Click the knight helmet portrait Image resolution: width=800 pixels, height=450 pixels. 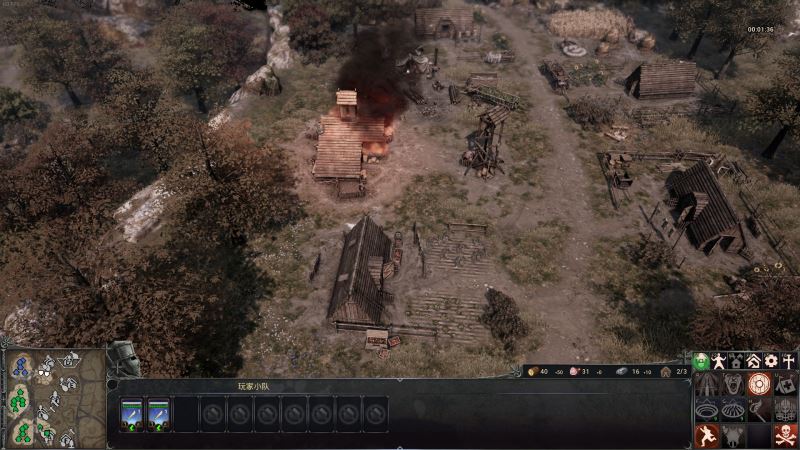122,360
